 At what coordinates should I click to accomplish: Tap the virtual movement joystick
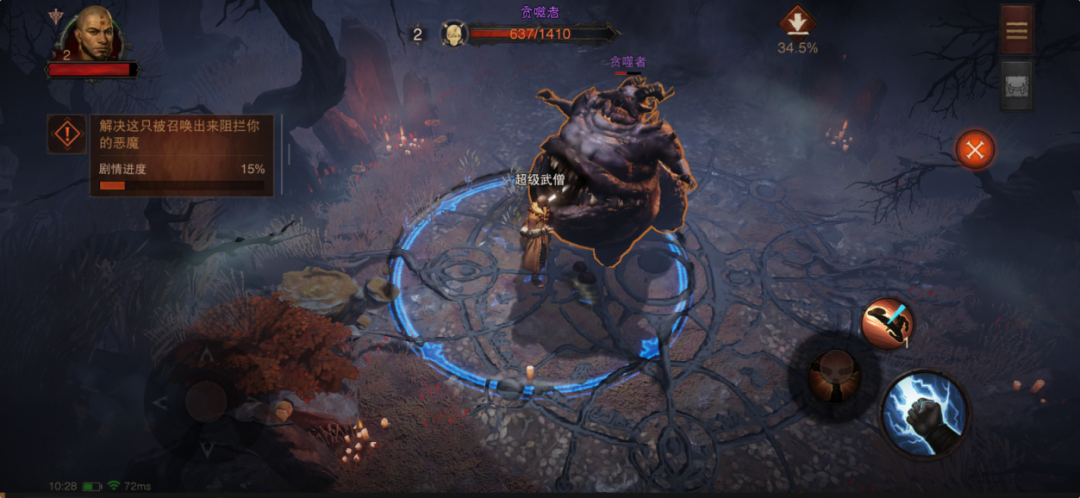(205, 402)
